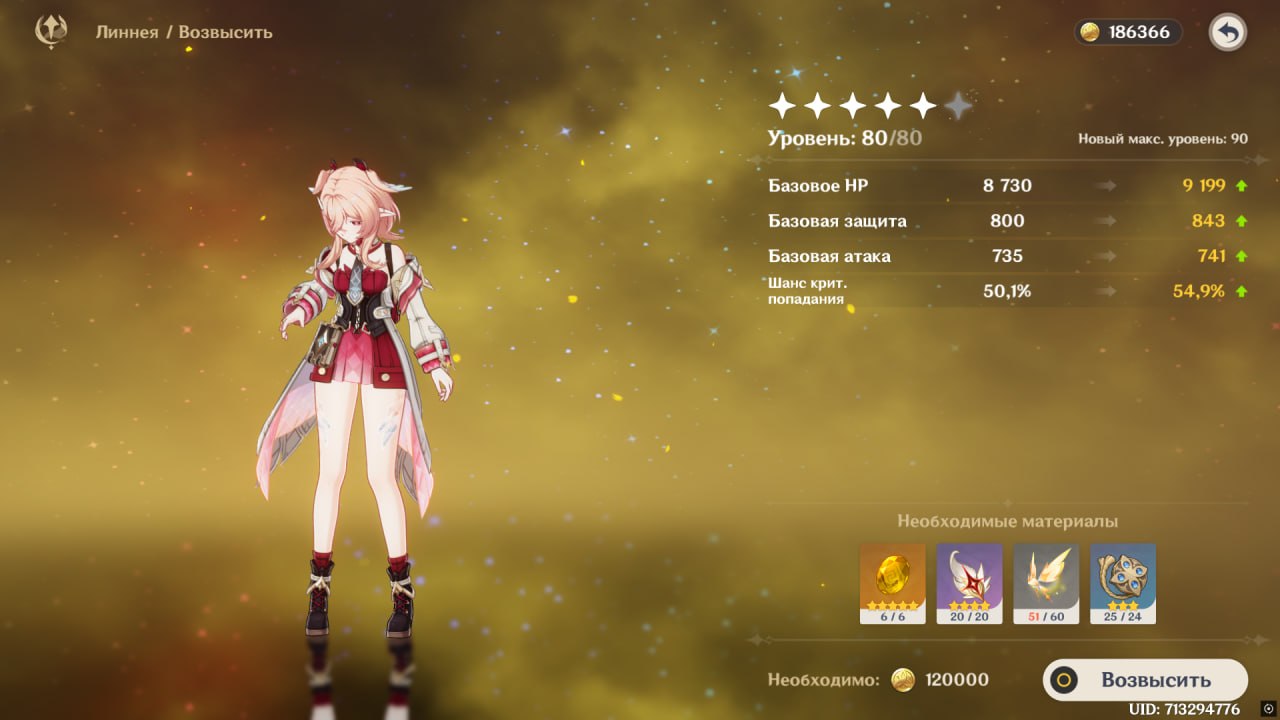Open the character menu emblem icon
The width and height of the screenshot is (1280, 720).
coord(51,31)
